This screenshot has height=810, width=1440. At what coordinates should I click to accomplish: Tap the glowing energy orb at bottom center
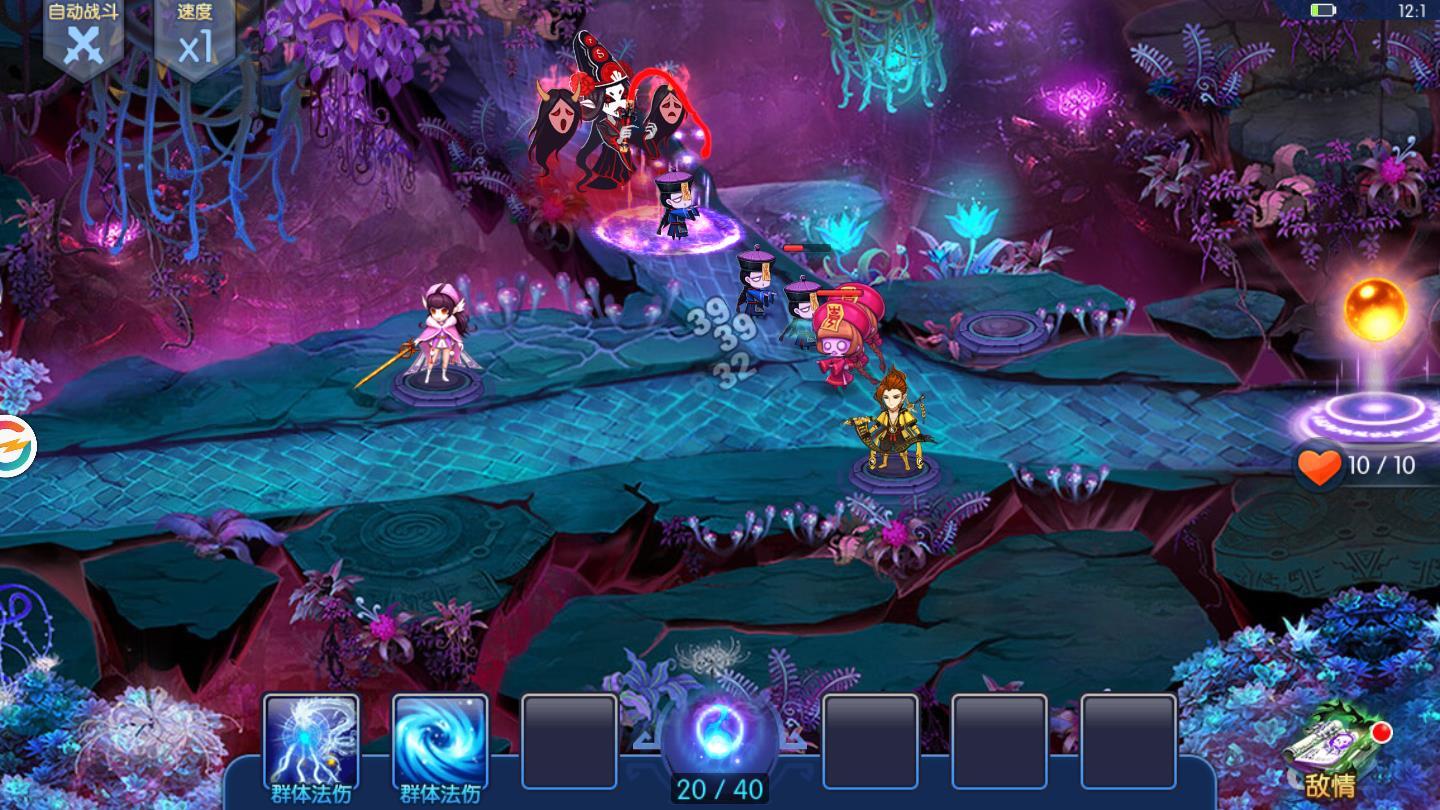click(x=719, y=728)
